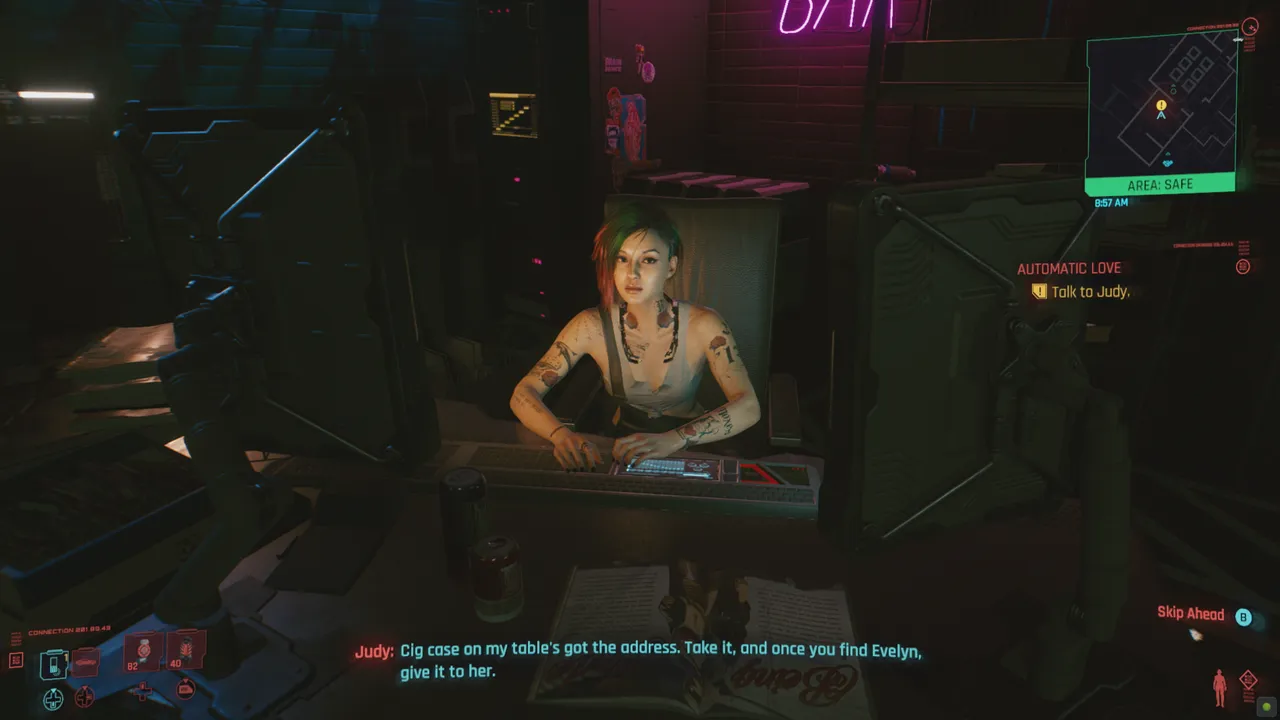Viewport: 1280px width, 720px height.
Task: Select the 'Talk to Judy' objective
Action: pos(1088,292)
